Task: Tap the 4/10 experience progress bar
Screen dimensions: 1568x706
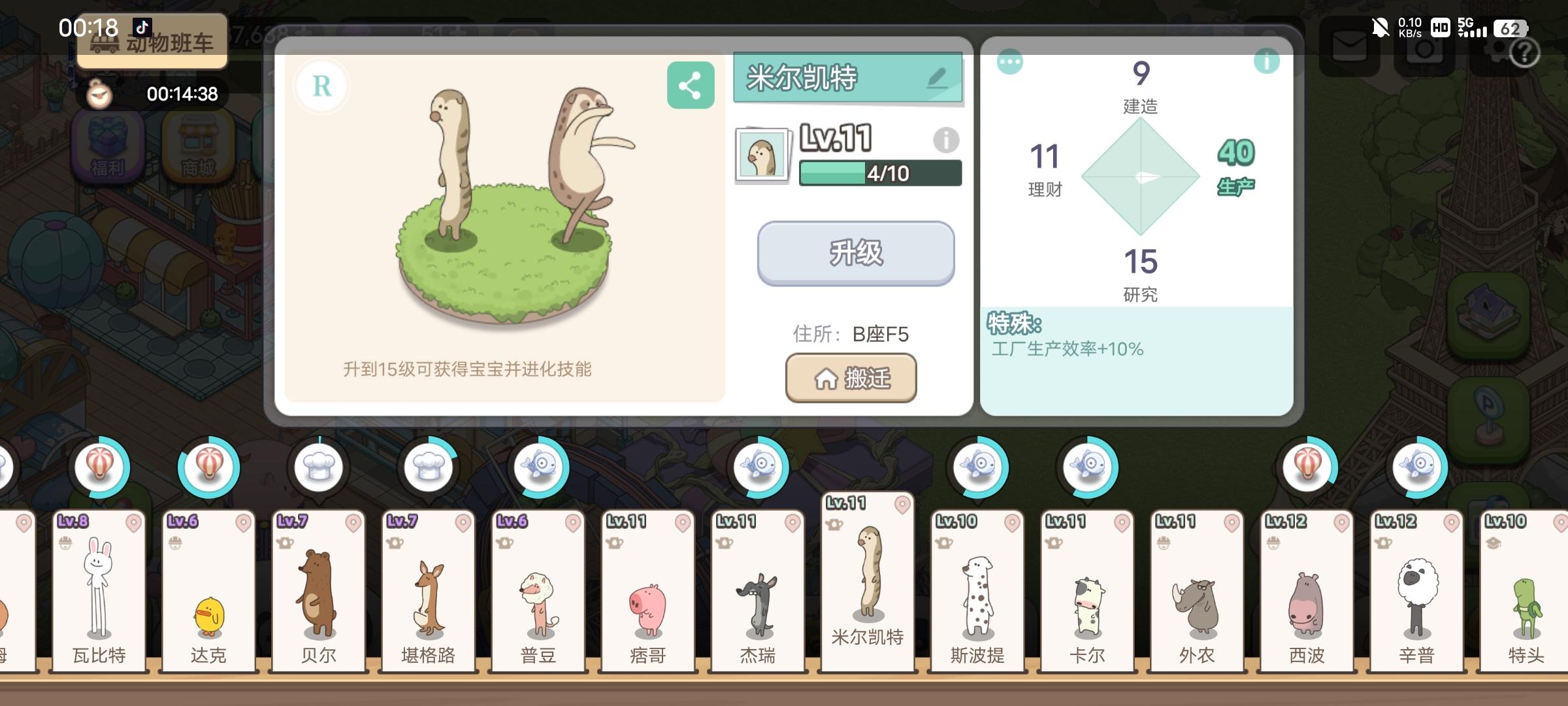Action: pyautogui.click(x=880, y=174)
